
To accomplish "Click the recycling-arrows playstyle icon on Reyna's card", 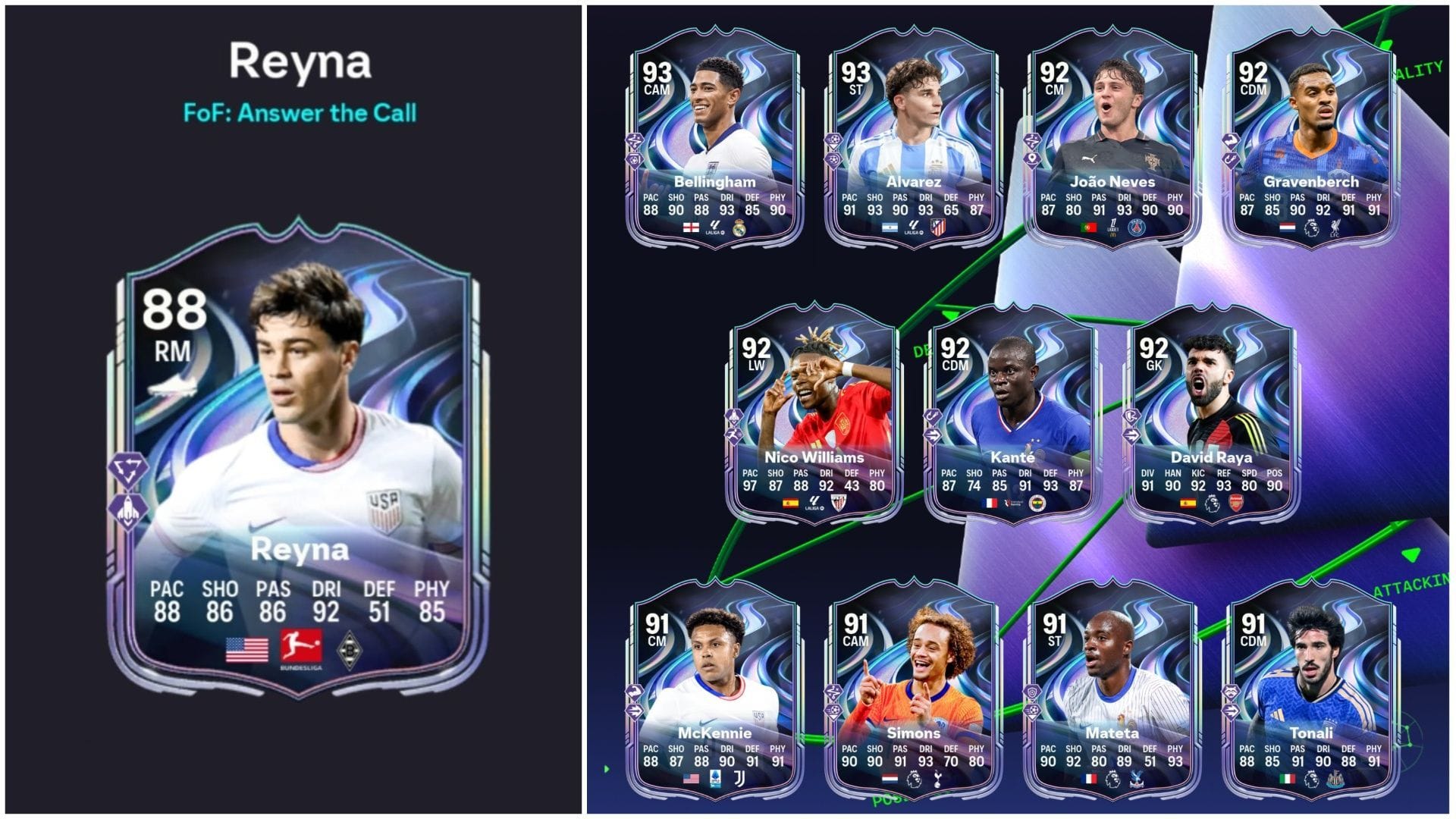I will tap(128, 469).
